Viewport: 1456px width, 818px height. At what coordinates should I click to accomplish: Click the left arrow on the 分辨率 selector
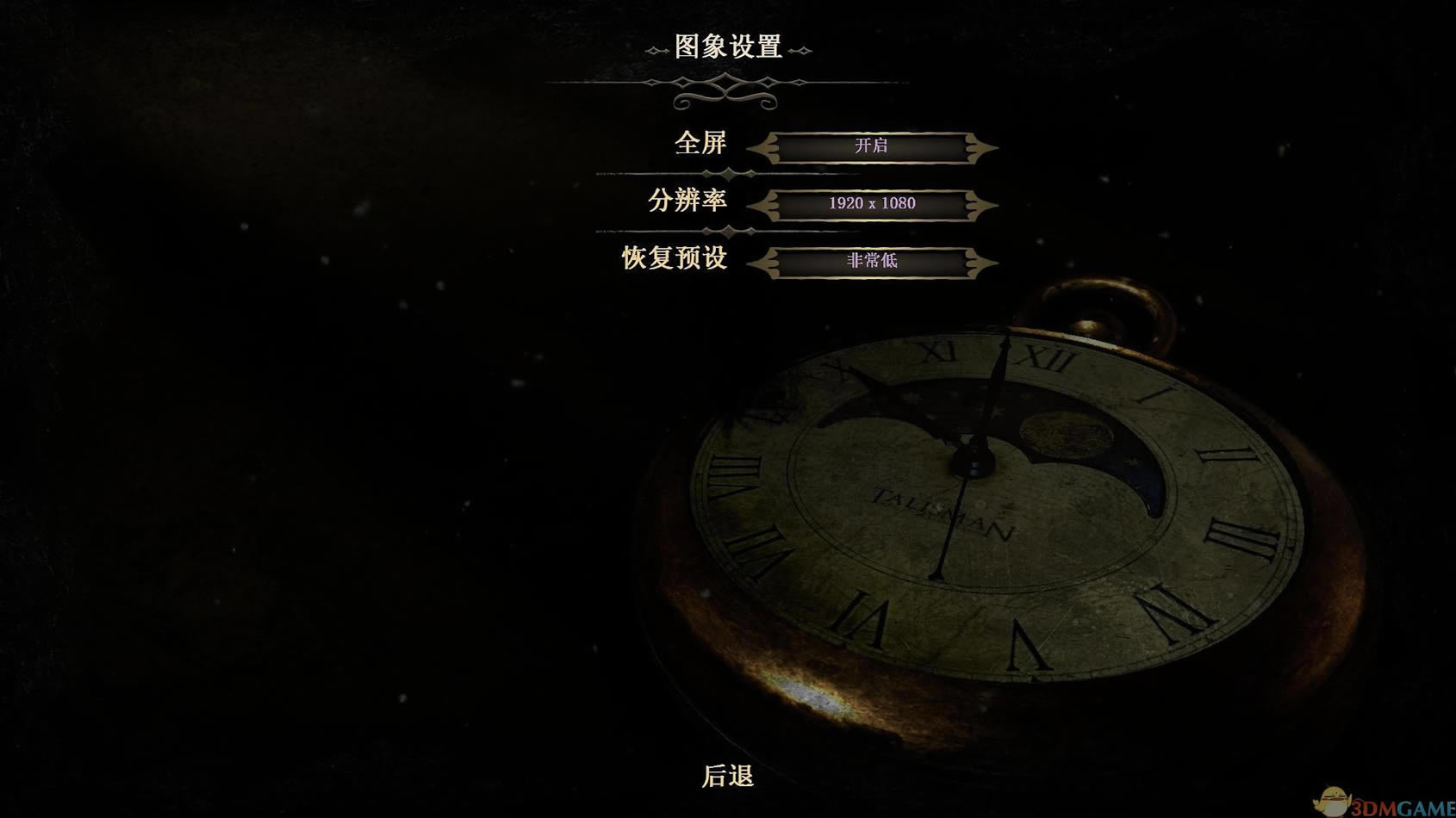click(x=764, y=203)
